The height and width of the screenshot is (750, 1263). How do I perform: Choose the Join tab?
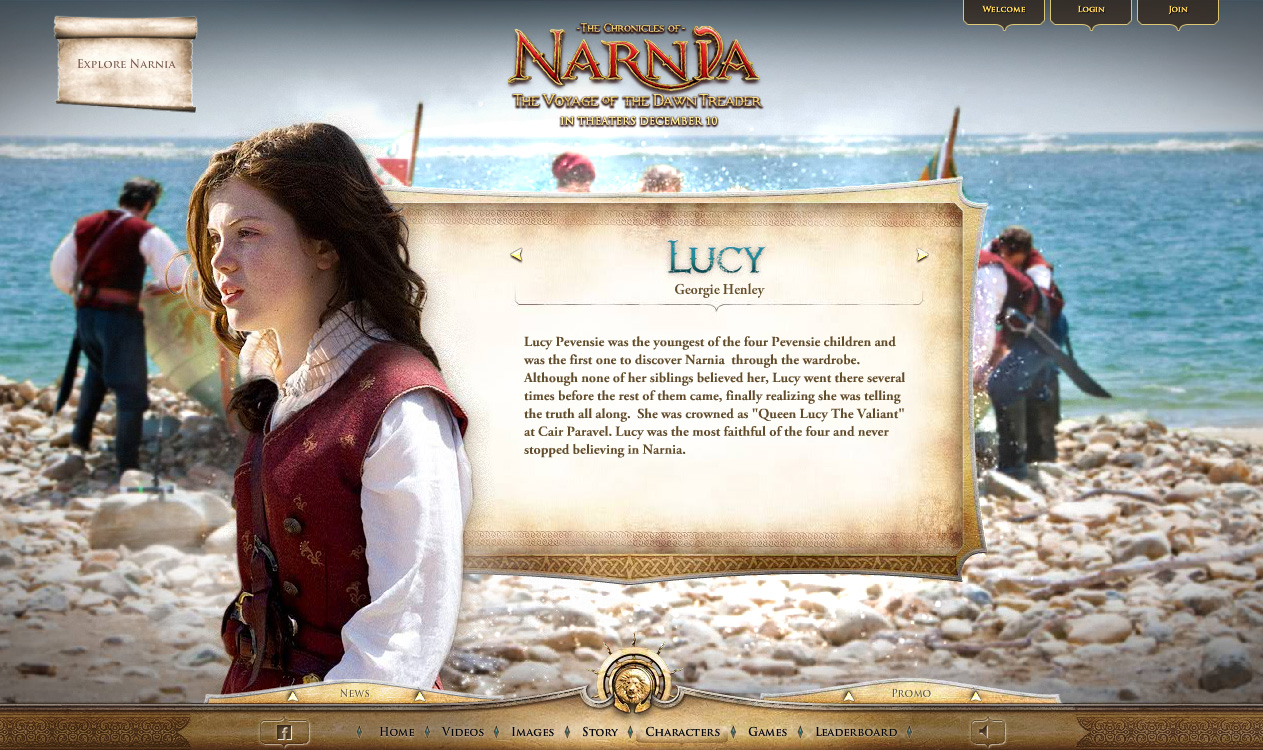tap(1178, 10)
